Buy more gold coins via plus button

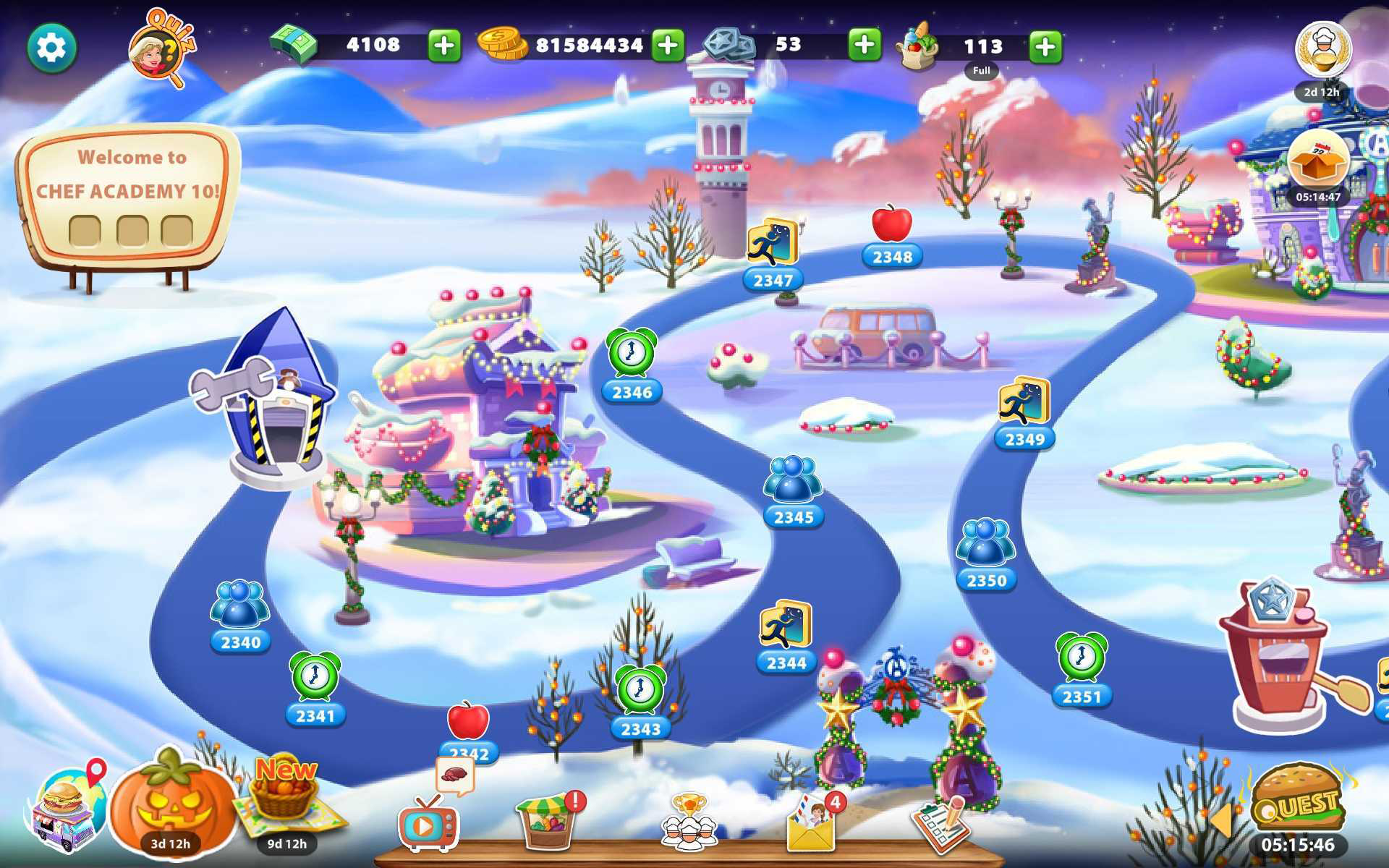click(668, 46)
